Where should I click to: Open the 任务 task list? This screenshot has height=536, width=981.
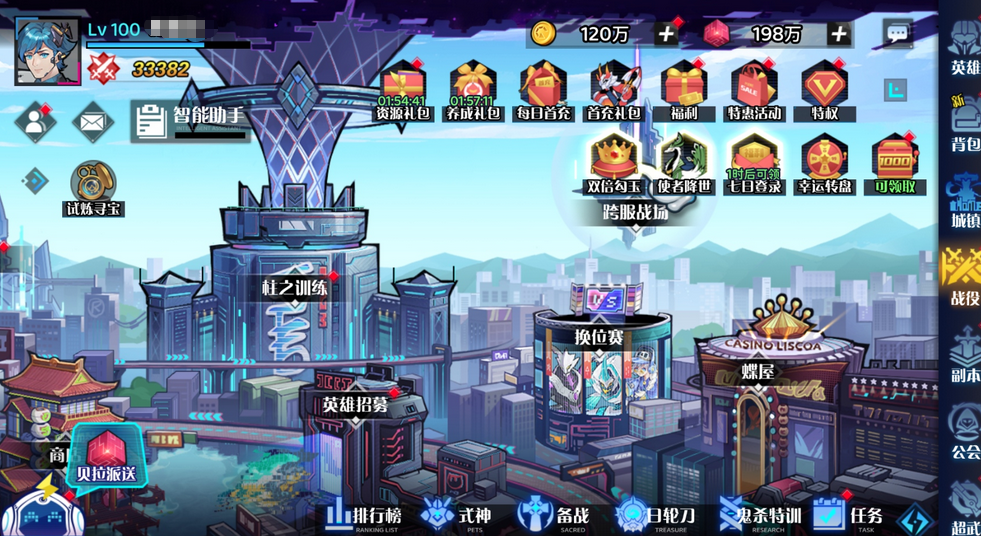pos(849,515)
